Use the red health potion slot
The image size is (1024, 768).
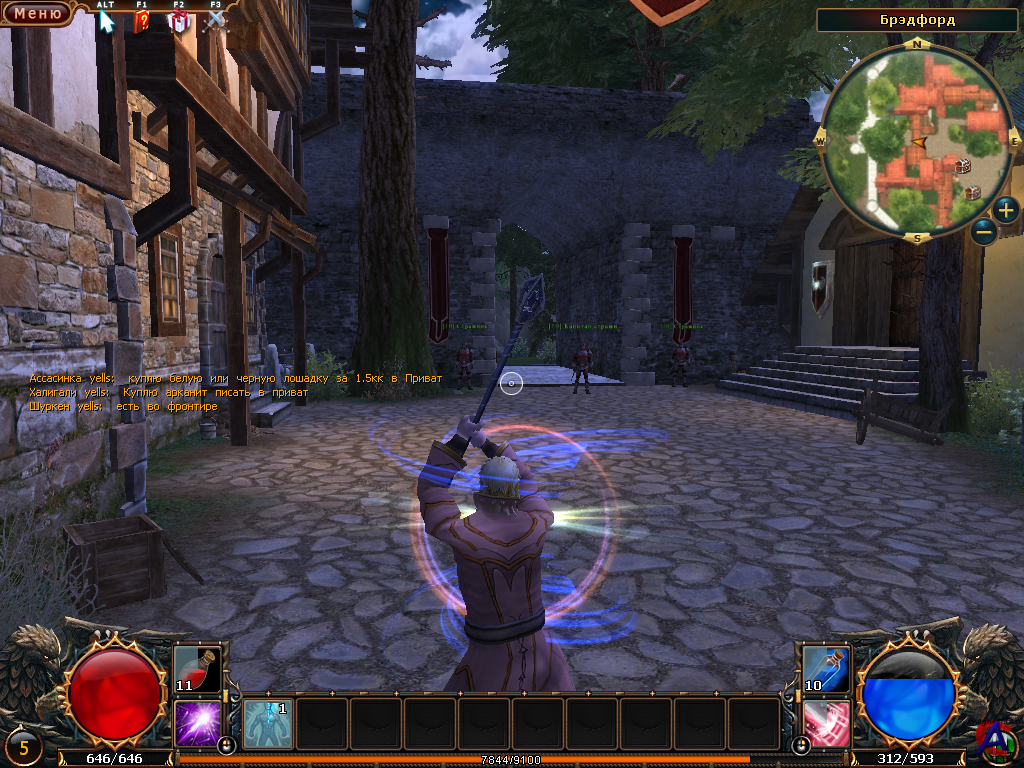pos(197,670)
